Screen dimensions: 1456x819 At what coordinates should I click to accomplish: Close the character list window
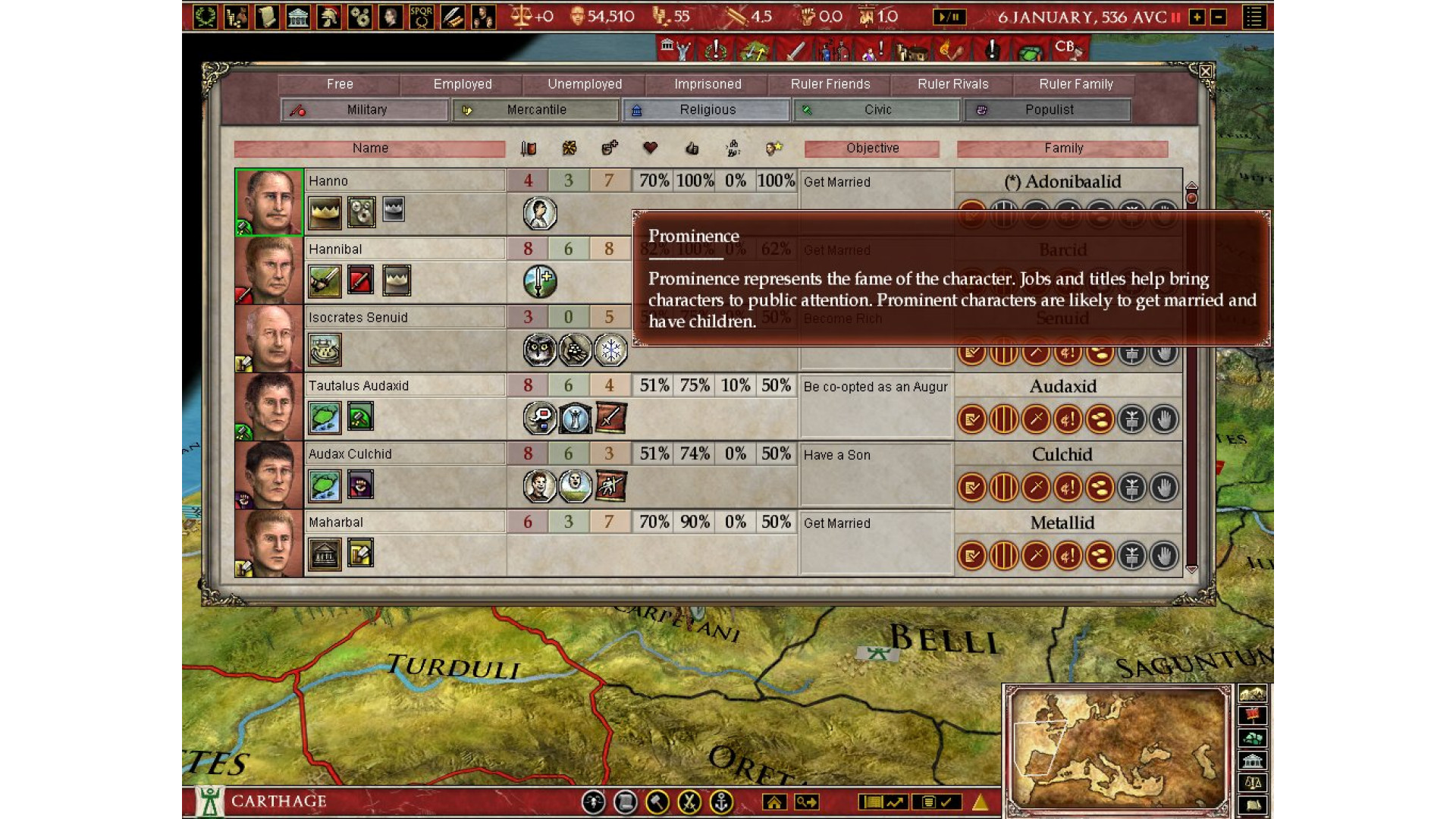click(x=1205, y=72)
